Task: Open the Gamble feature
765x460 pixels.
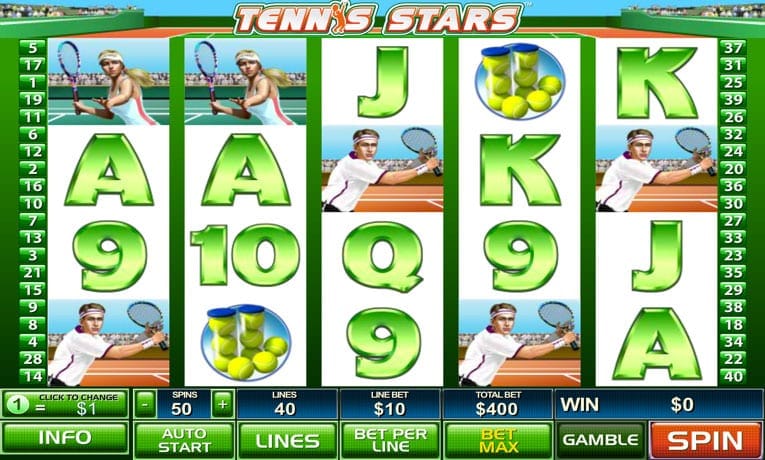Action: 600,439
